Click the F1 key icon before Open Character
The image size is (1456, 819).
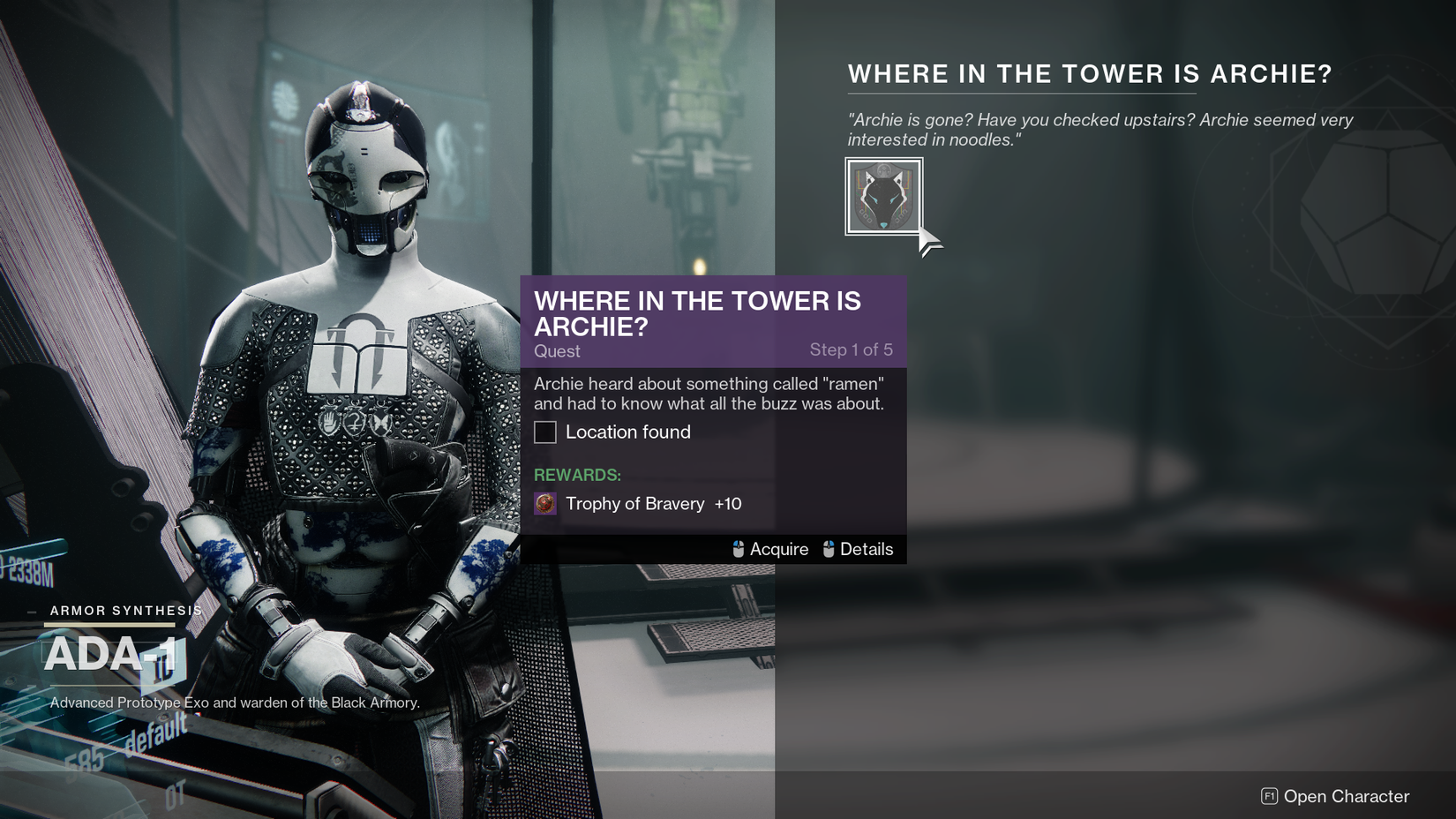tap(1268, 796)
